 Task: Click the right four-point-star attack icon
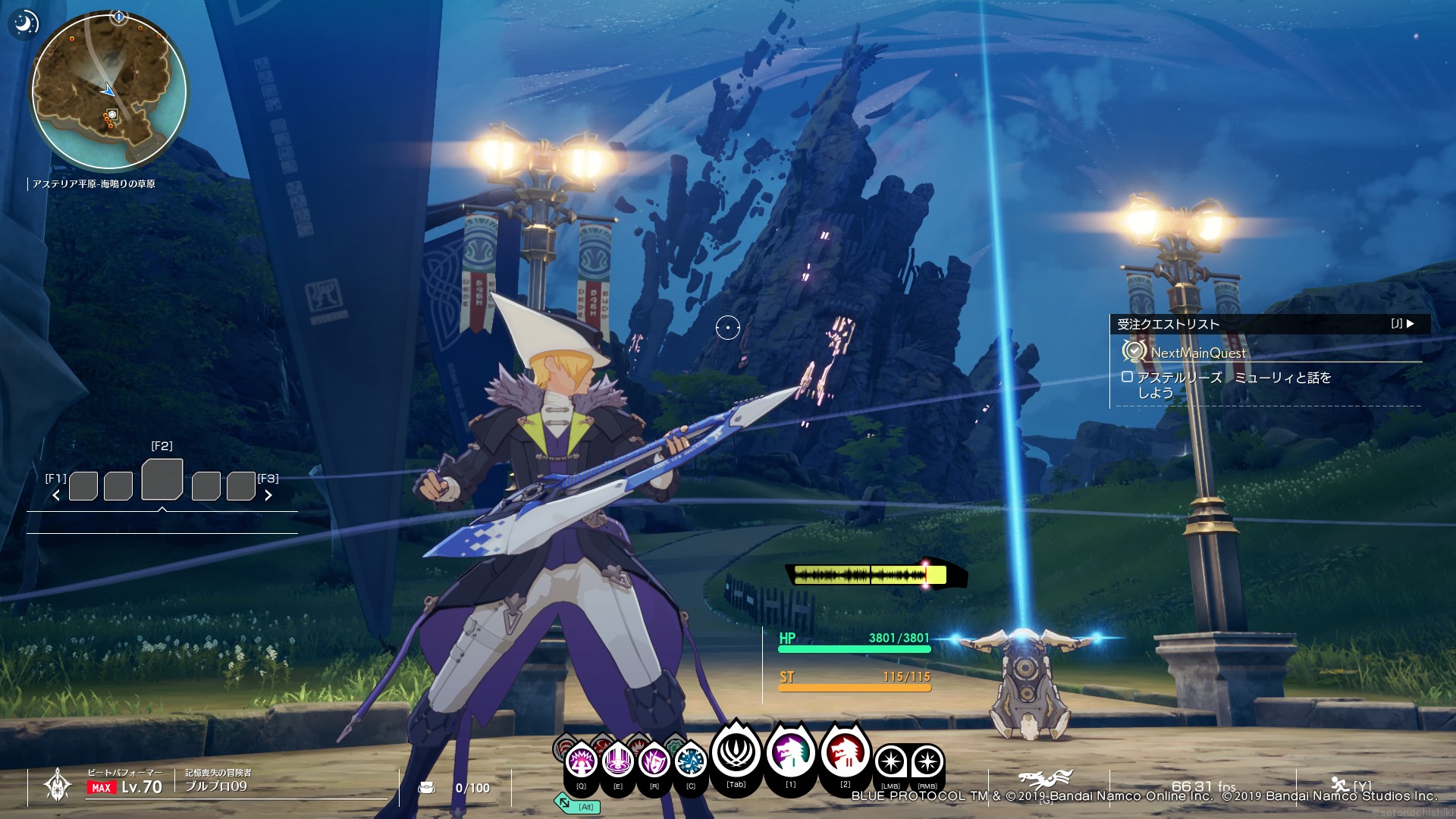(927, 761)
